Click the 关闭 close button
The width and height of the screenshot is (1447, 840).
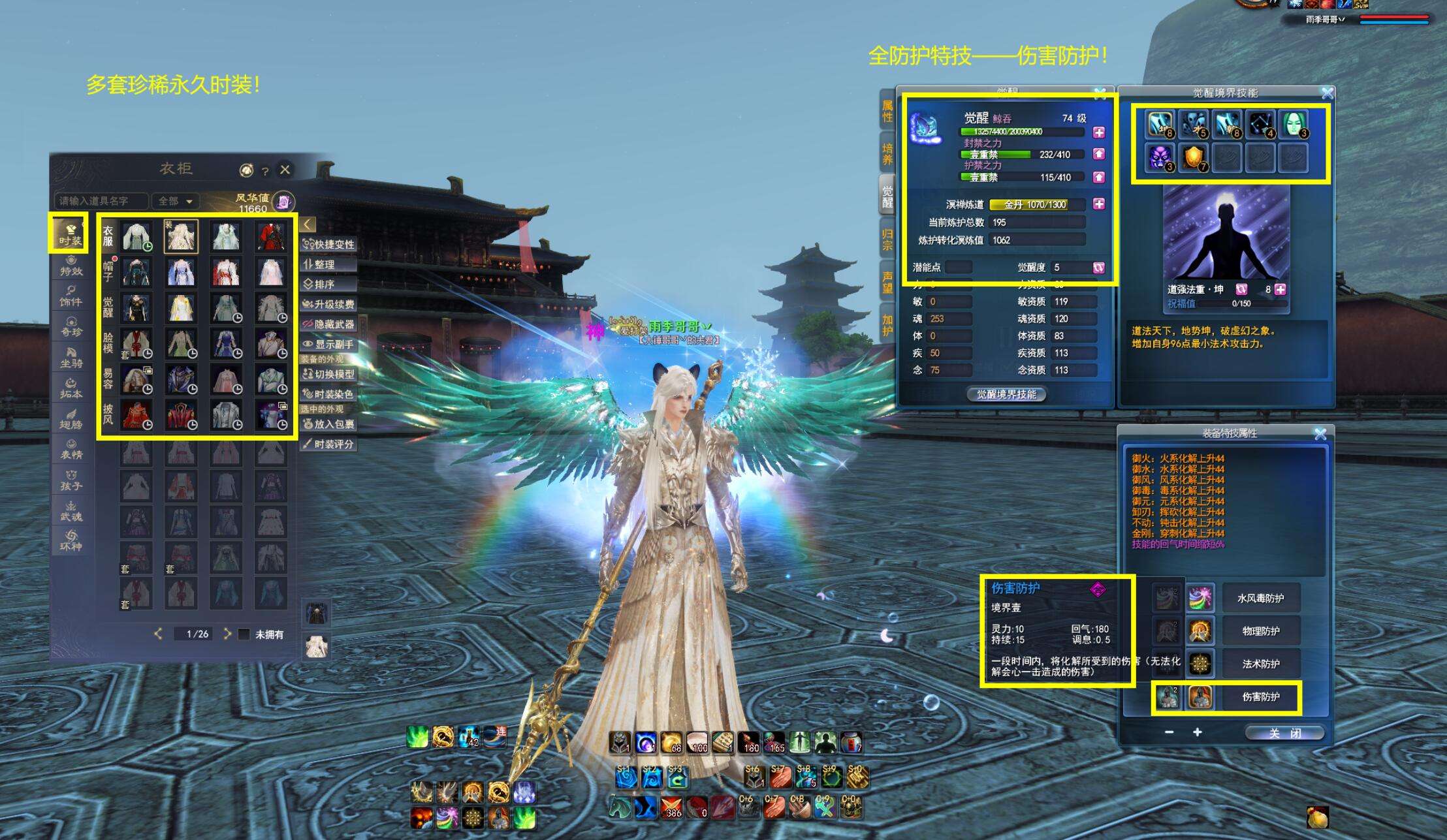[x=1284, y=733]
